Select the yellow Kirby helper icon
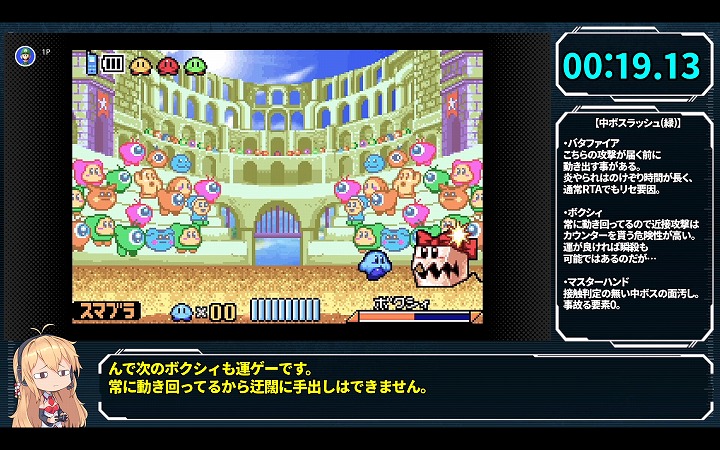The image size is (720, 450). [141, 65]
